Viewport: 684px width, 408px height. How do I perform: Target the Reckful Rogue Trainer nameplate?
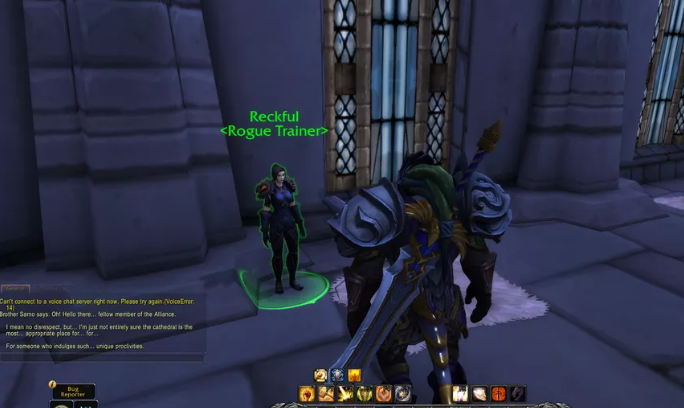[x=273, y=123]
